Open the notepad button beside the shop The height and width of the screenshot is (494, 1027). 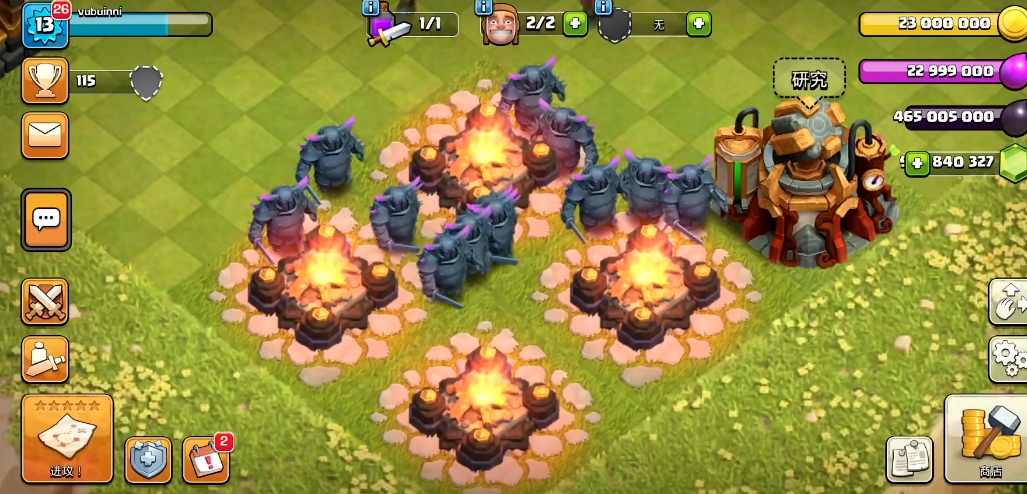click(909, 459)
